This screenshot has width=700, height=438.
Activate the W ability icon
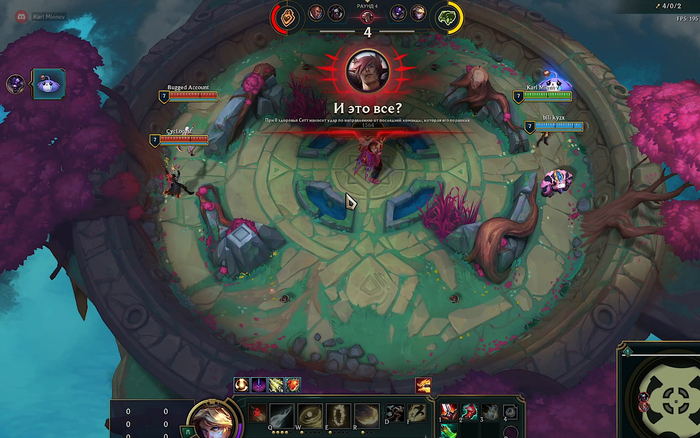coord(311,414)
